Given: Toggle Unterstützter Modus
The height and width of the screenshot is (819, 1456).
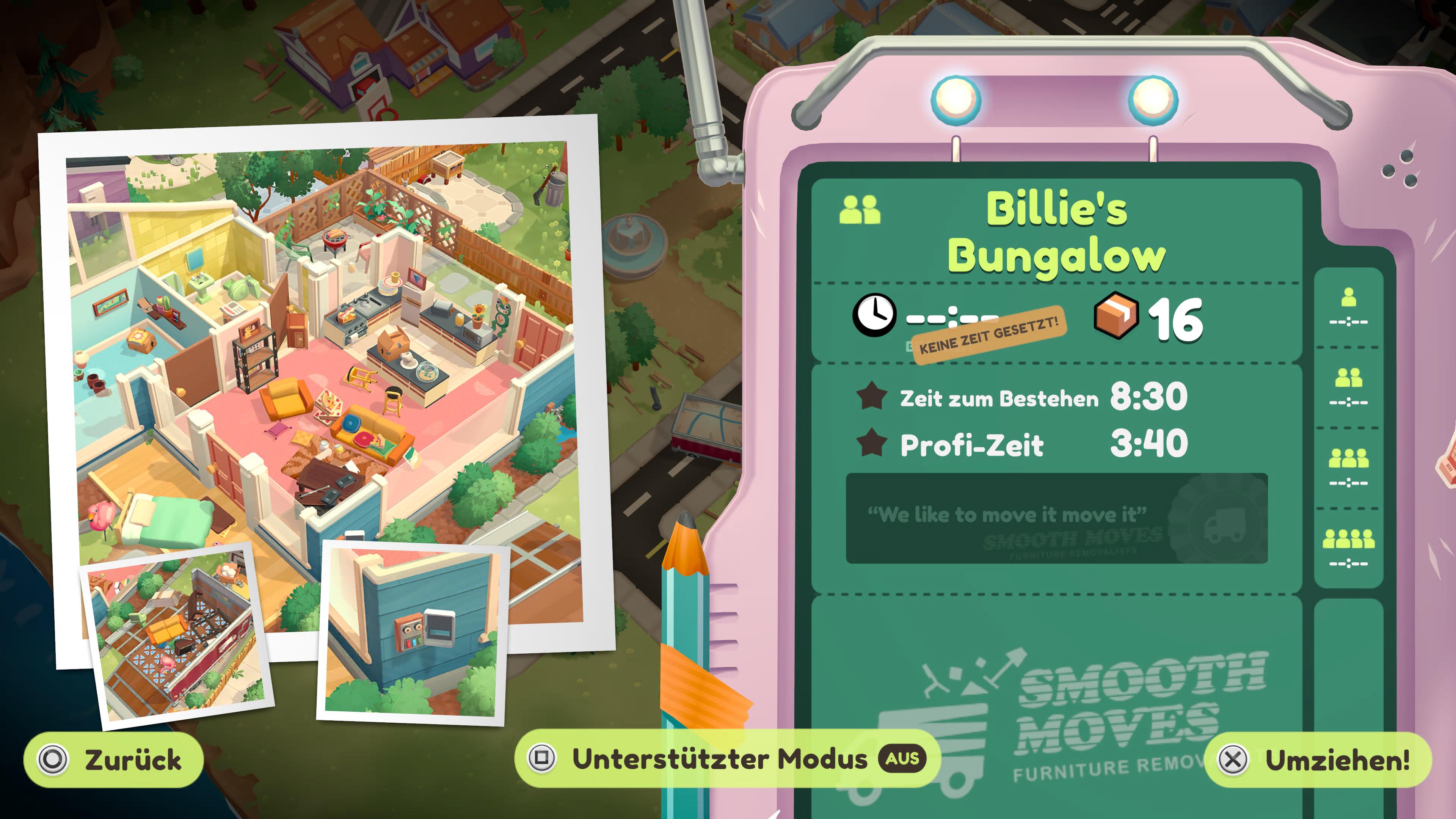Looking at the screenshot, I should [x=727, y=758].
